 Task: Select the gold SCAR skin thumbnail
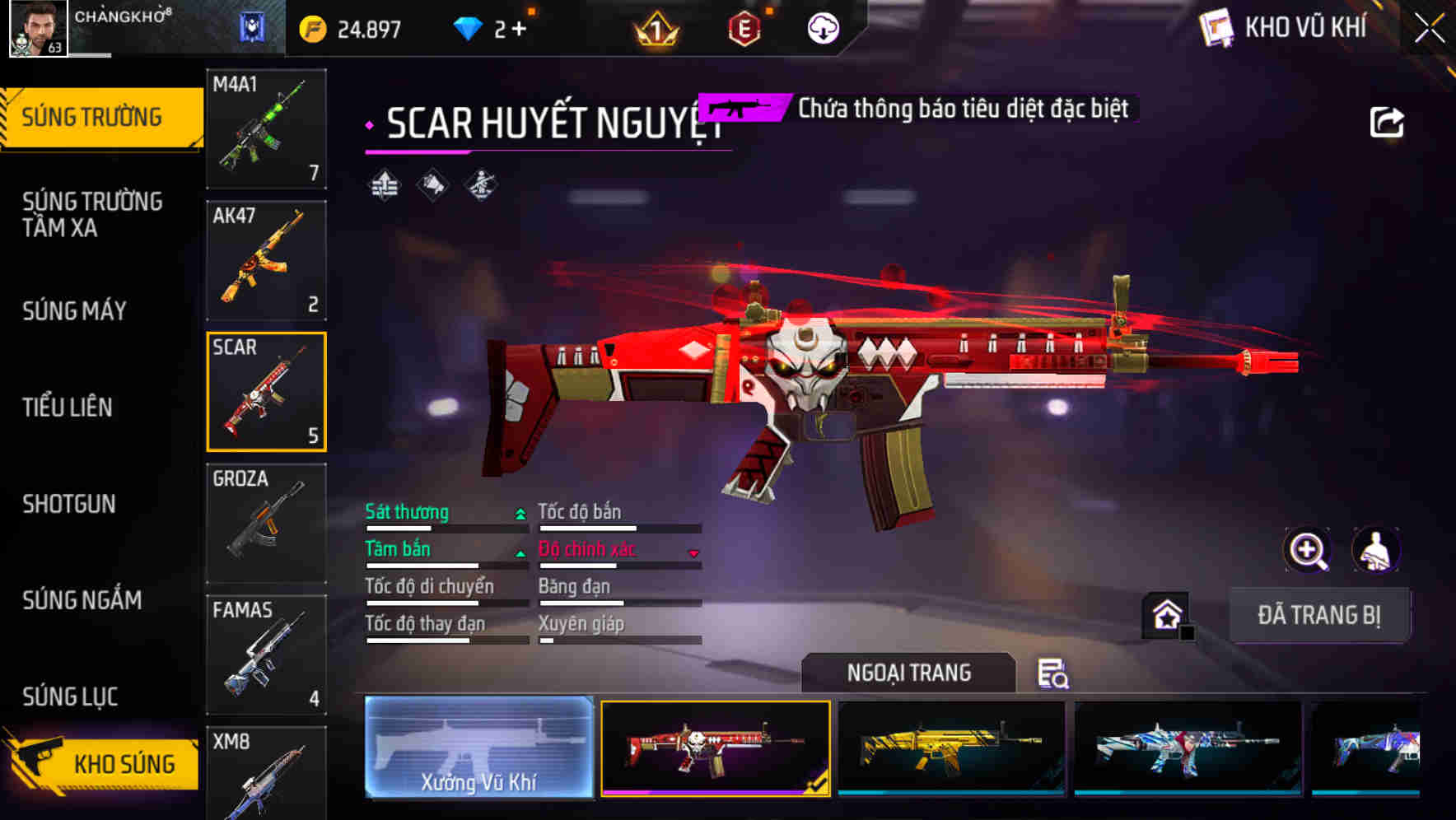tap(951, 749)
